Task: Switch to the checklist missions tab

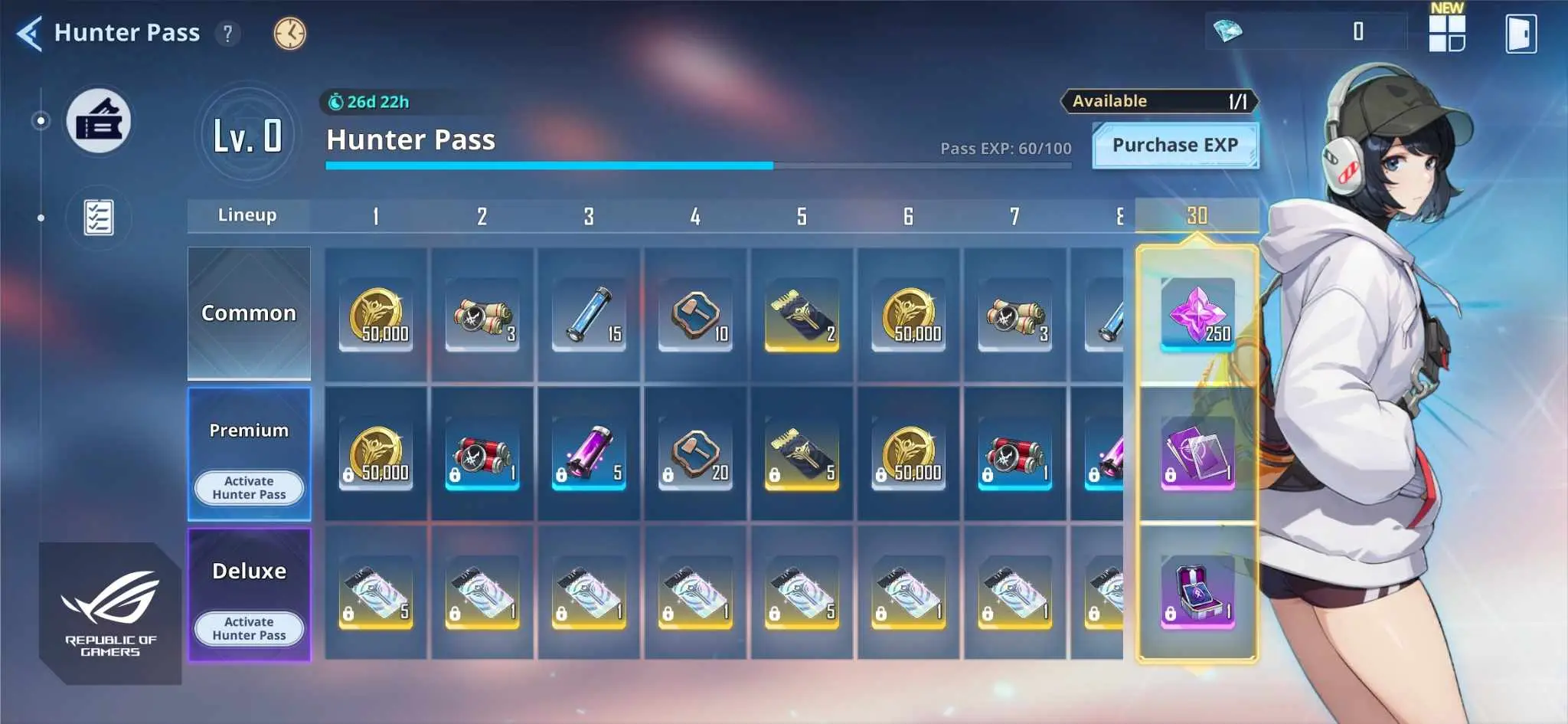Action: (x=99, y=218)
